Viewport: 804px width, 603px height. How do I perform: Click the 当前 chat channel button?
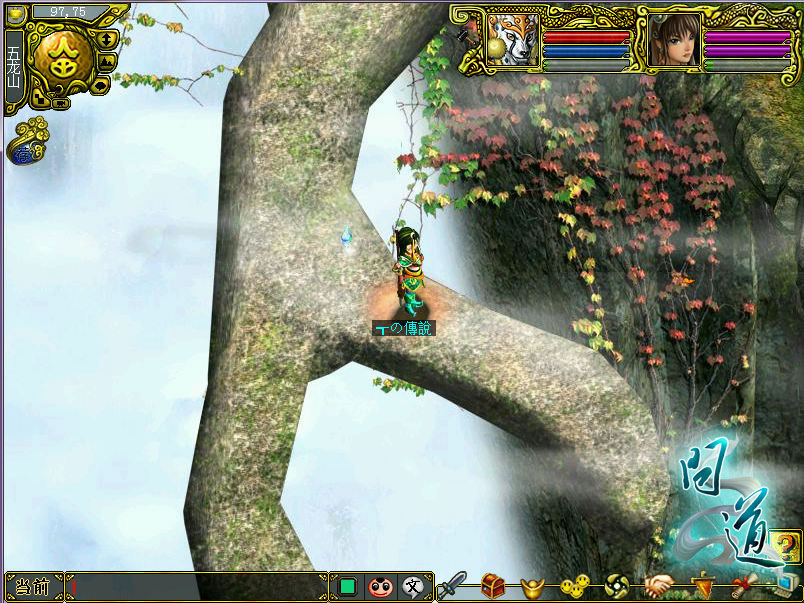coord(33,587)
